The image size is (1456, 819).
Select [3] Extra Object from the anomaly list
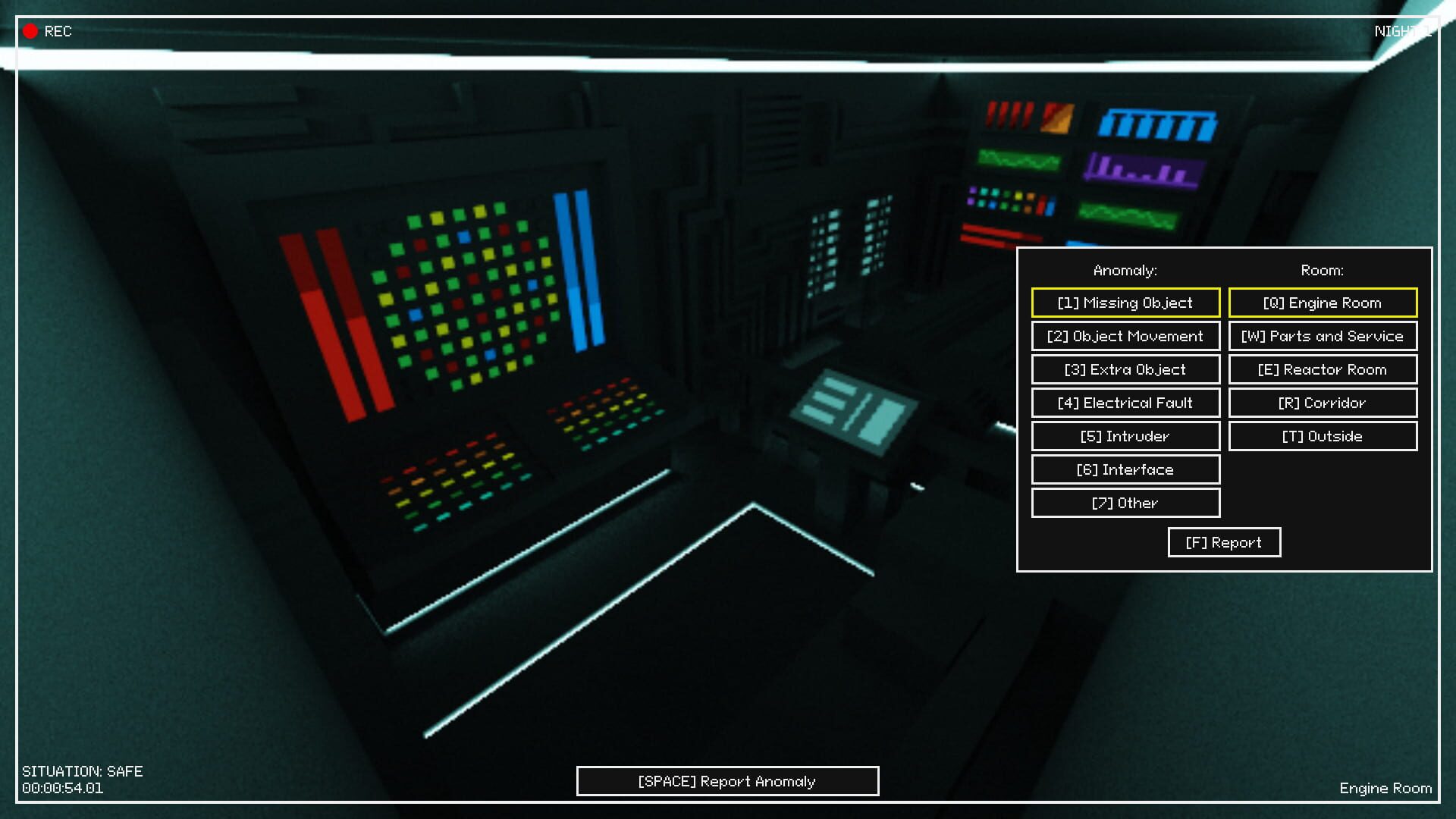pos(1125,369)
